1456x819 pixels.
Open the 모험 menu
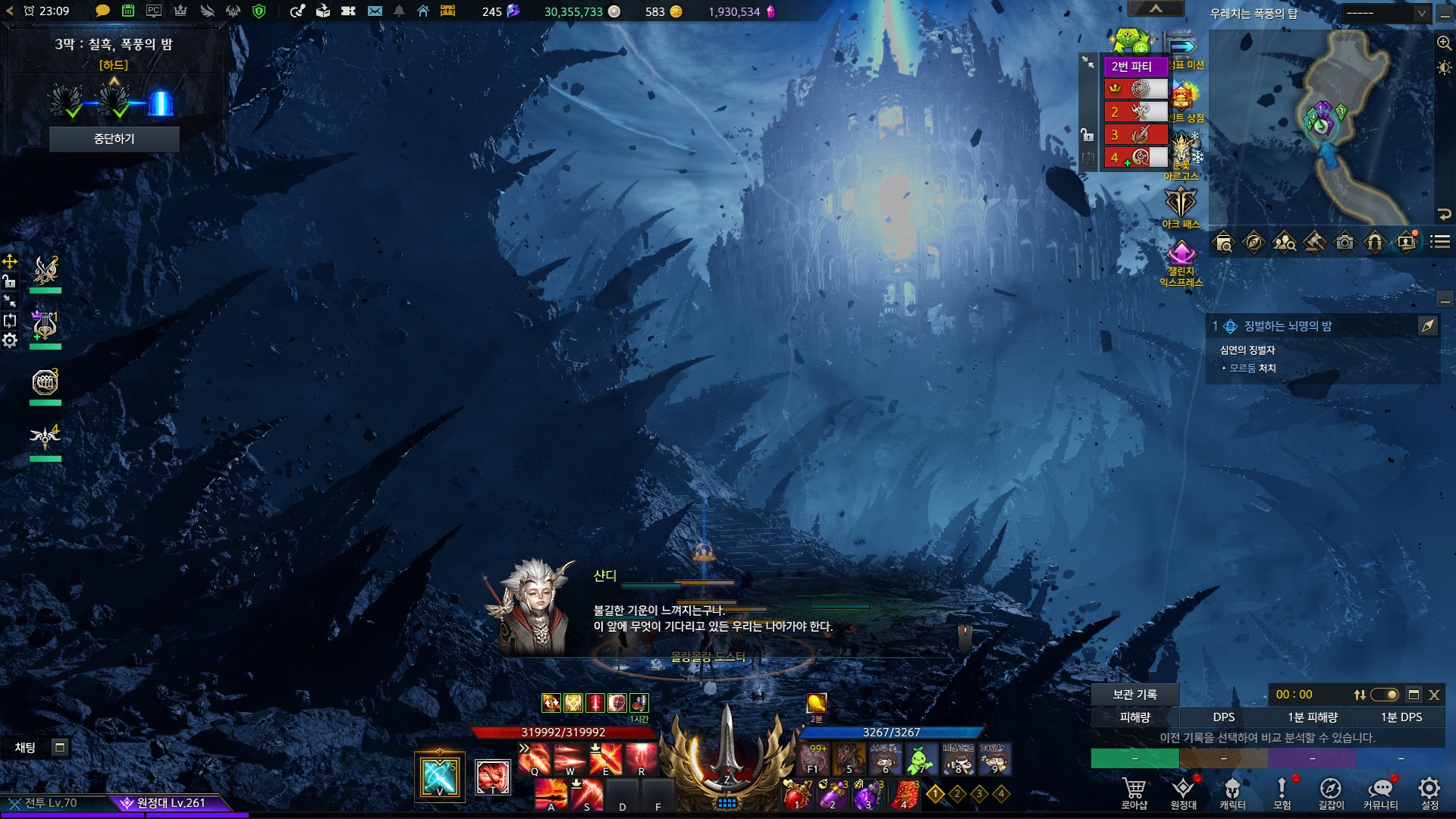click(x=1282, y=792)
